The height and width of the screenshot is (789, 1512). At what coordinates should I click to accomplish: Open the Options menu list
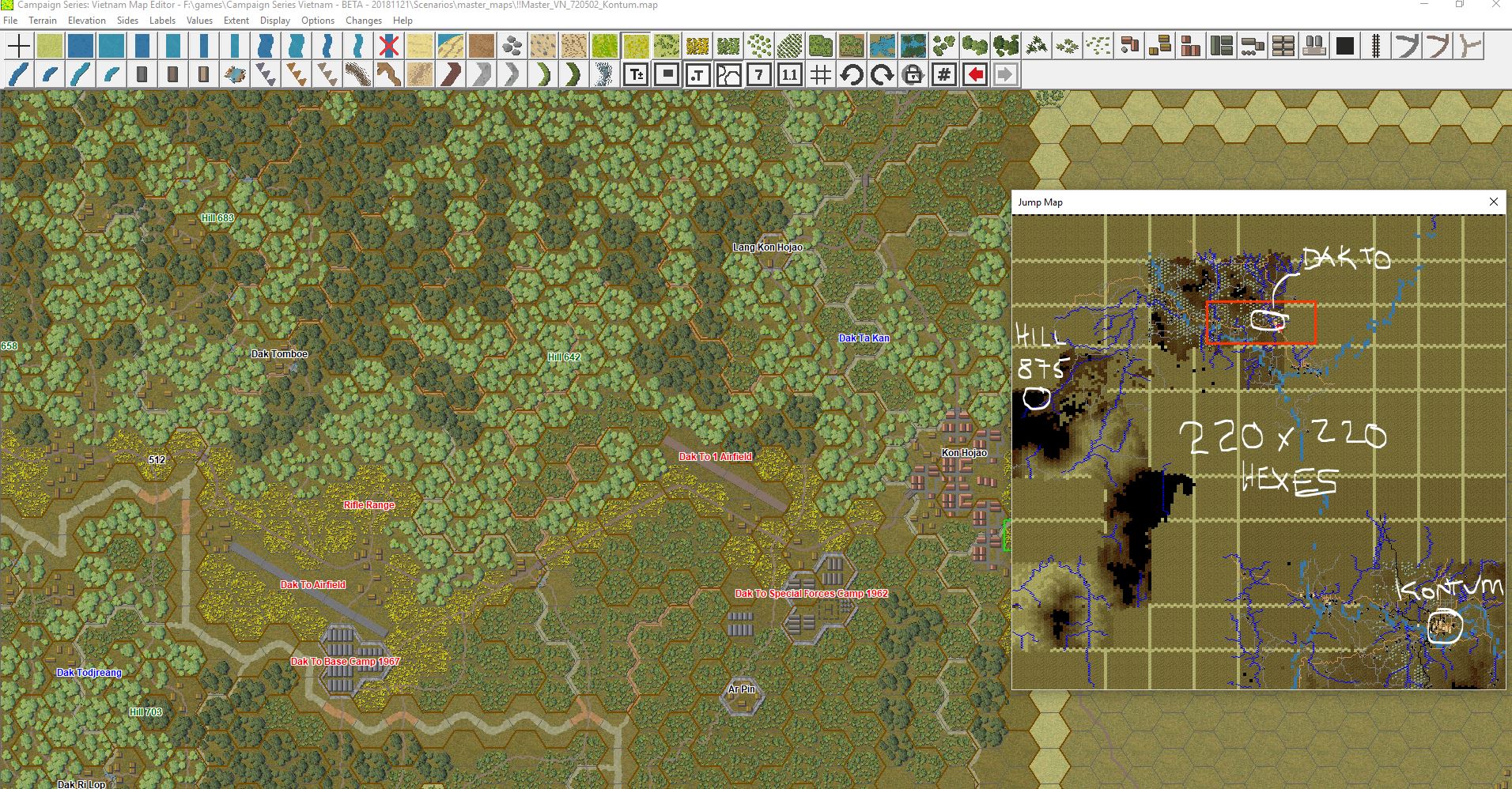click(317, 21)
